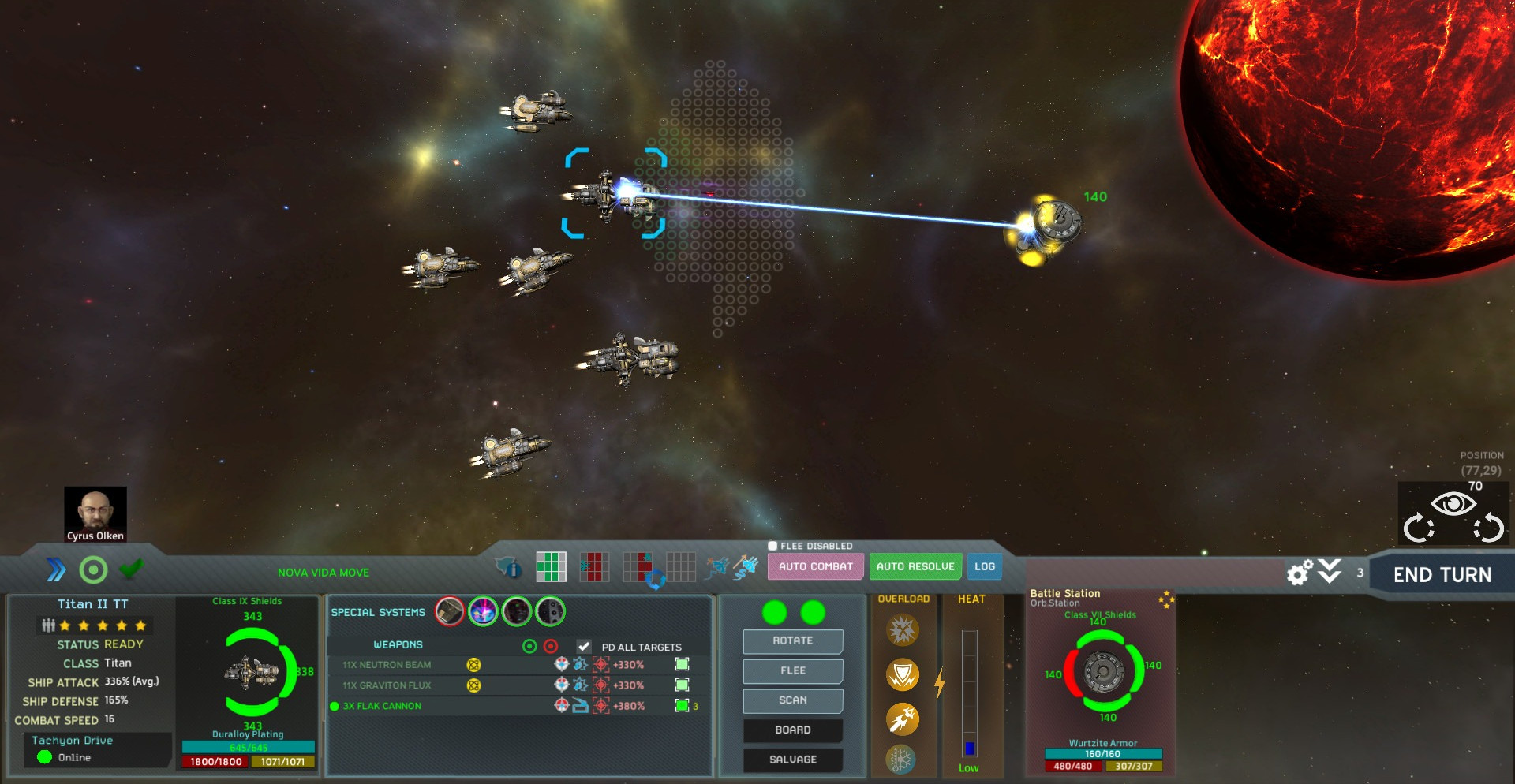The width and height of the screenshot is (1515, 784).
Task: Show the all-green formation grid
Action: [551, 566]
